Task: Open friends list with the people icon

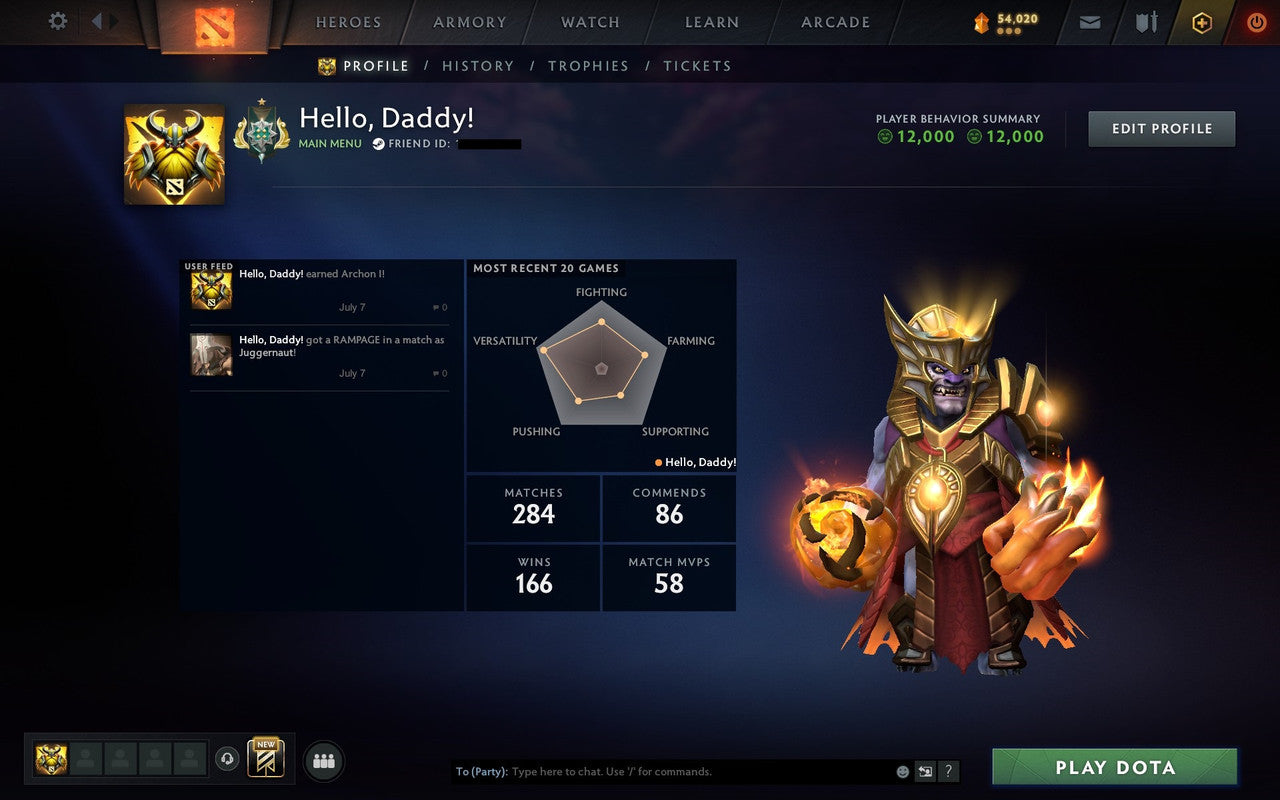Action: coord(324,759)
